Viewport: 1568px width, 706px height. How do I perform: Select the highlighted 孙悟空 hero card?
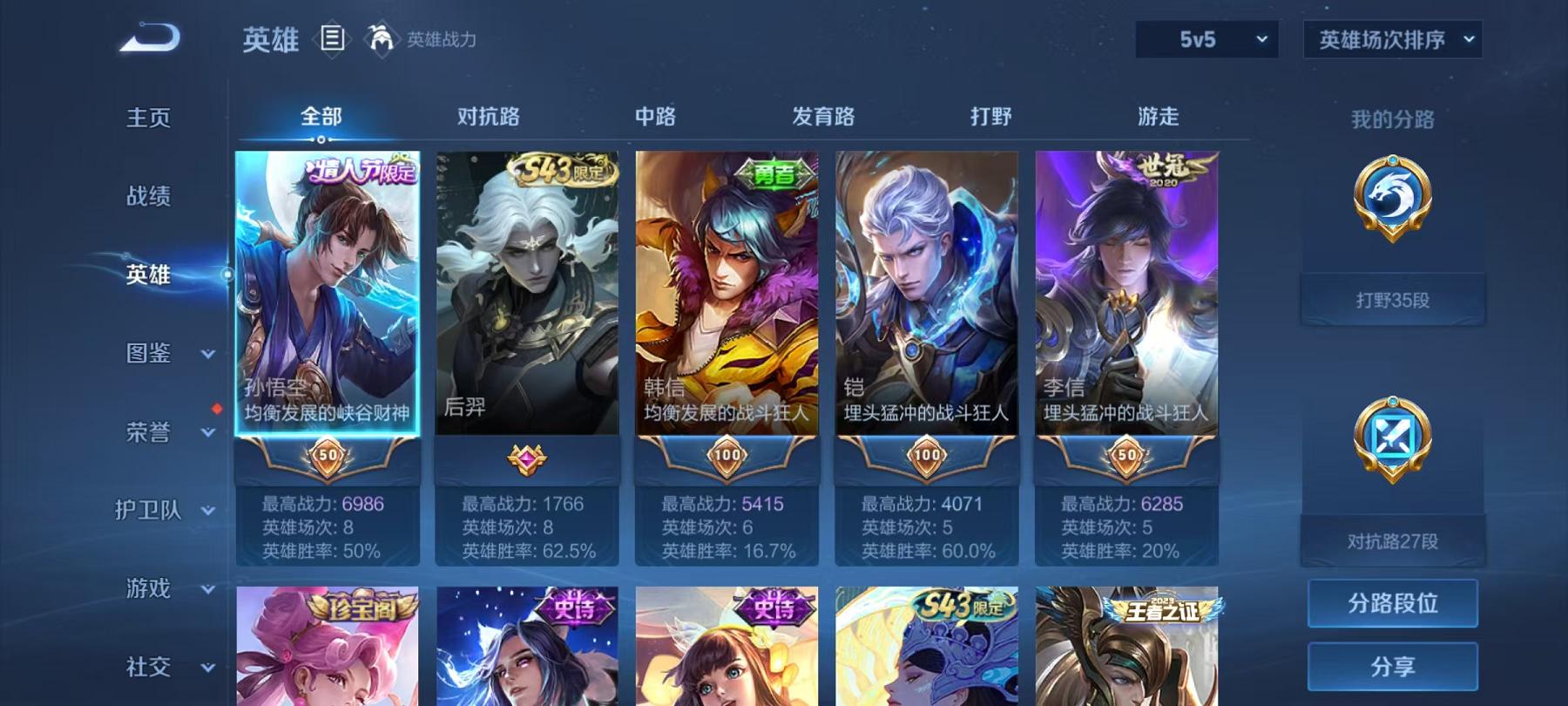tap(329, 296)
